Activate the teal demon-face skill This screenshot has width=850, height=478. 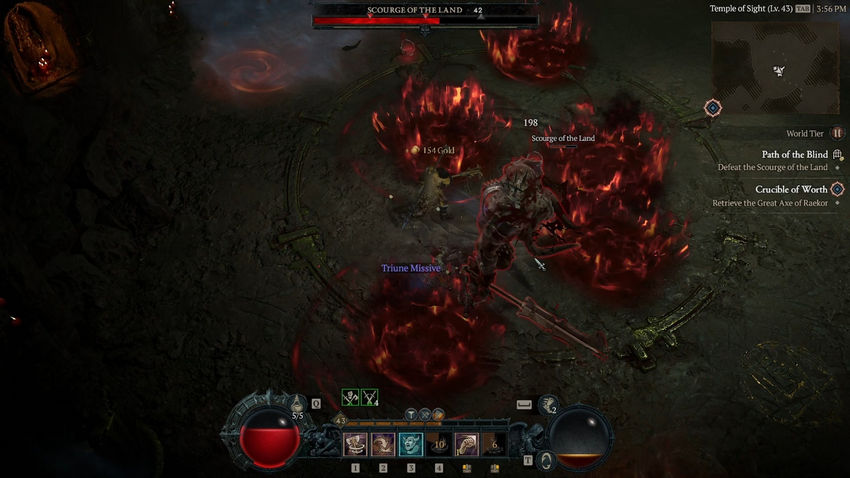pos(411,445)
